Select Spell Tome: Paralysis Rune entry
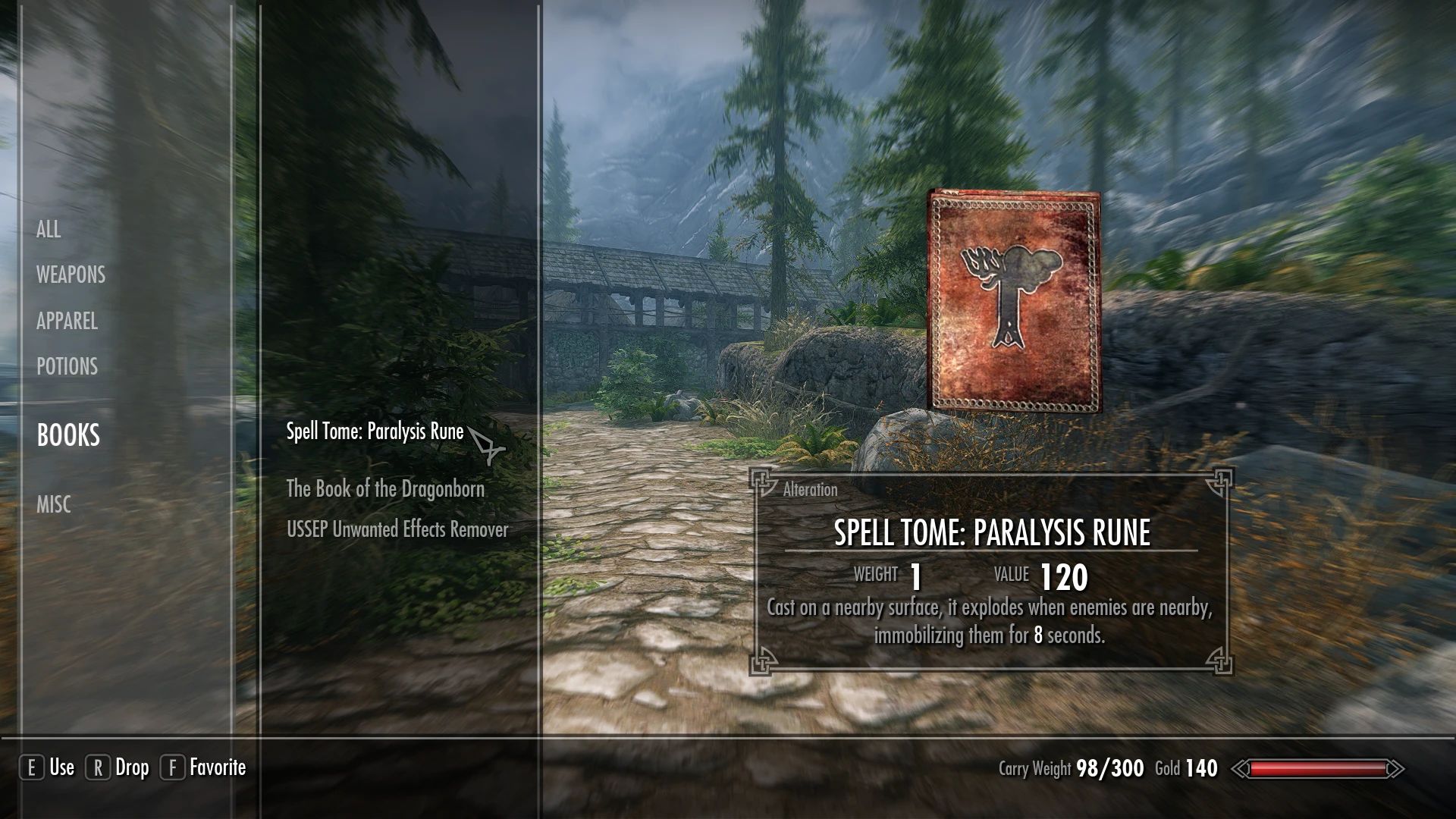This screenshot has width=1456, height=819. 373,432
